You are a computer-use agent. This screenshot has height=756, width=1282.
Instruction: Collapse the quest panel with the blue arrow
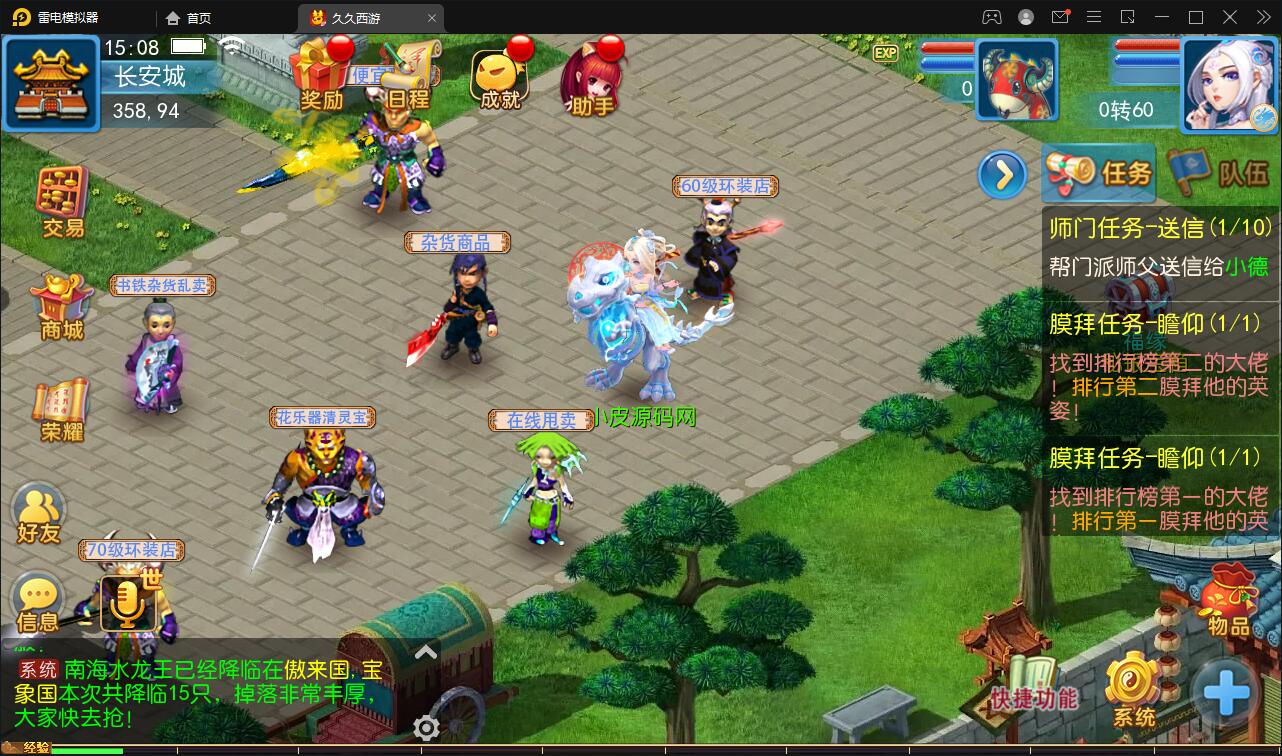(x=1001, y=173)
